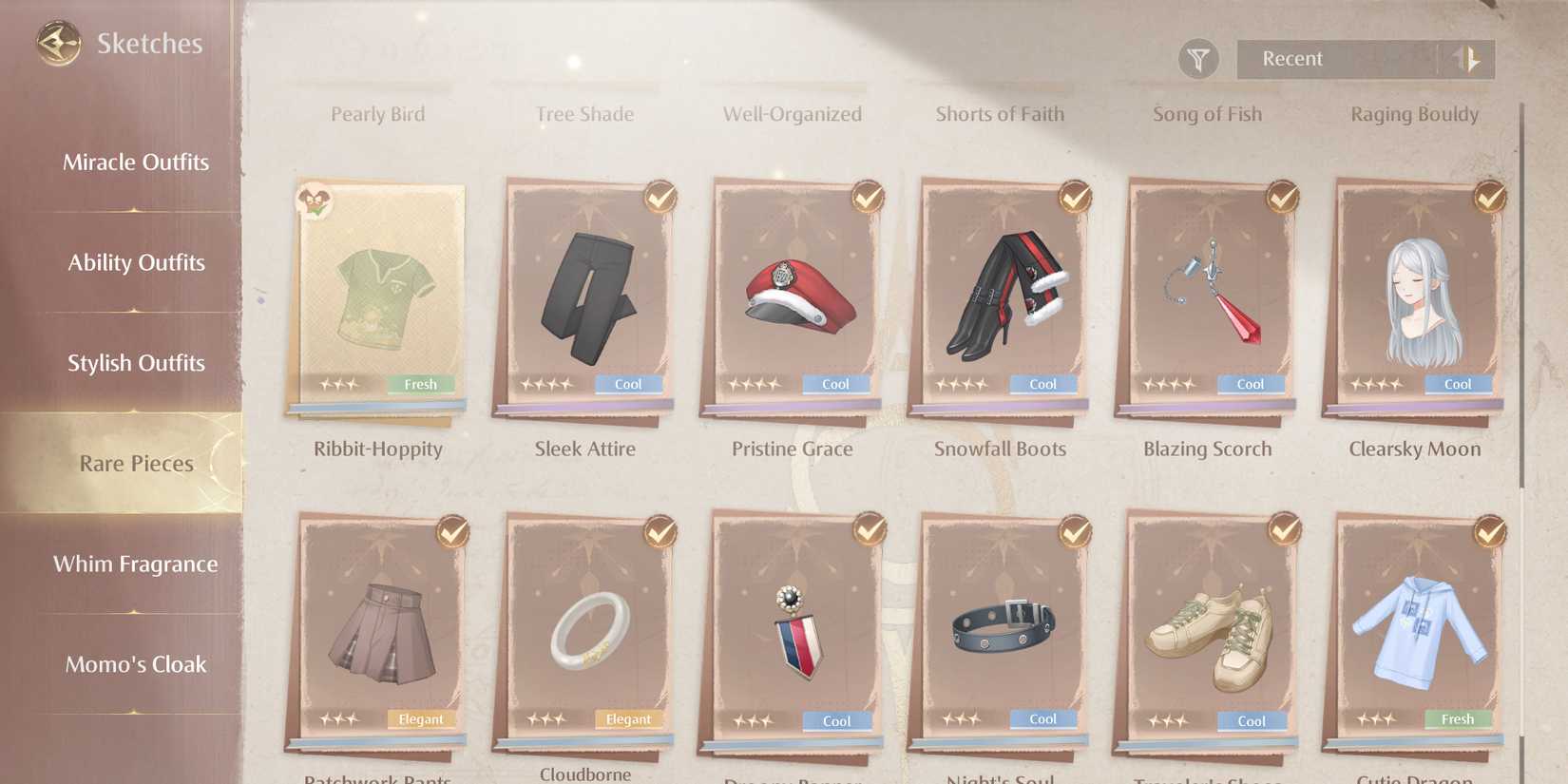Screen dimensions: 1568x784
Task: Click the Cool style tag on Sleek Attire
Action: click(x=628, y=384)
